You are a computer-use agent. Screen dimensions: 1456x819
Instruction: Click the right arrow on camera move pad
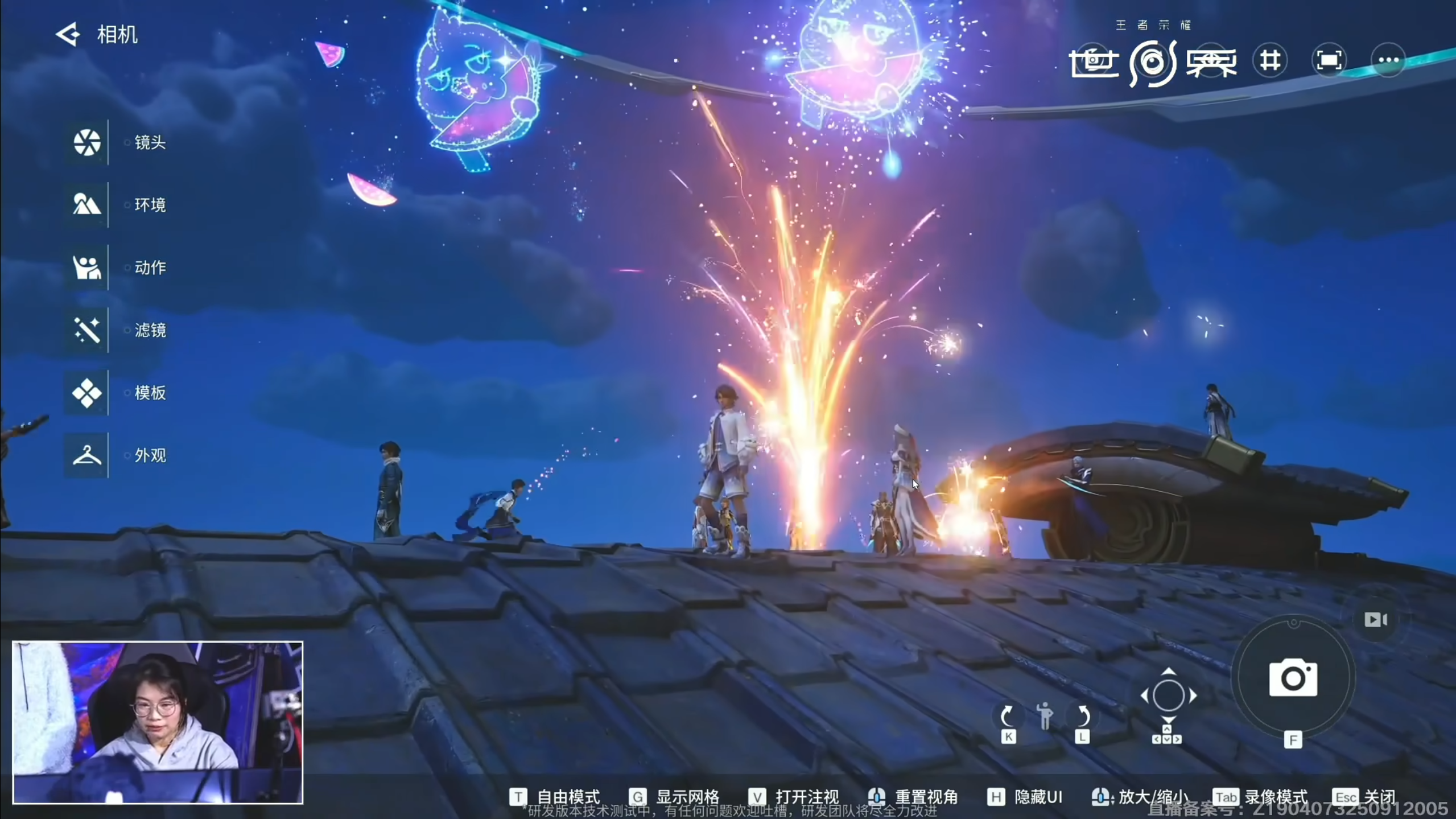click(1193, 695)
